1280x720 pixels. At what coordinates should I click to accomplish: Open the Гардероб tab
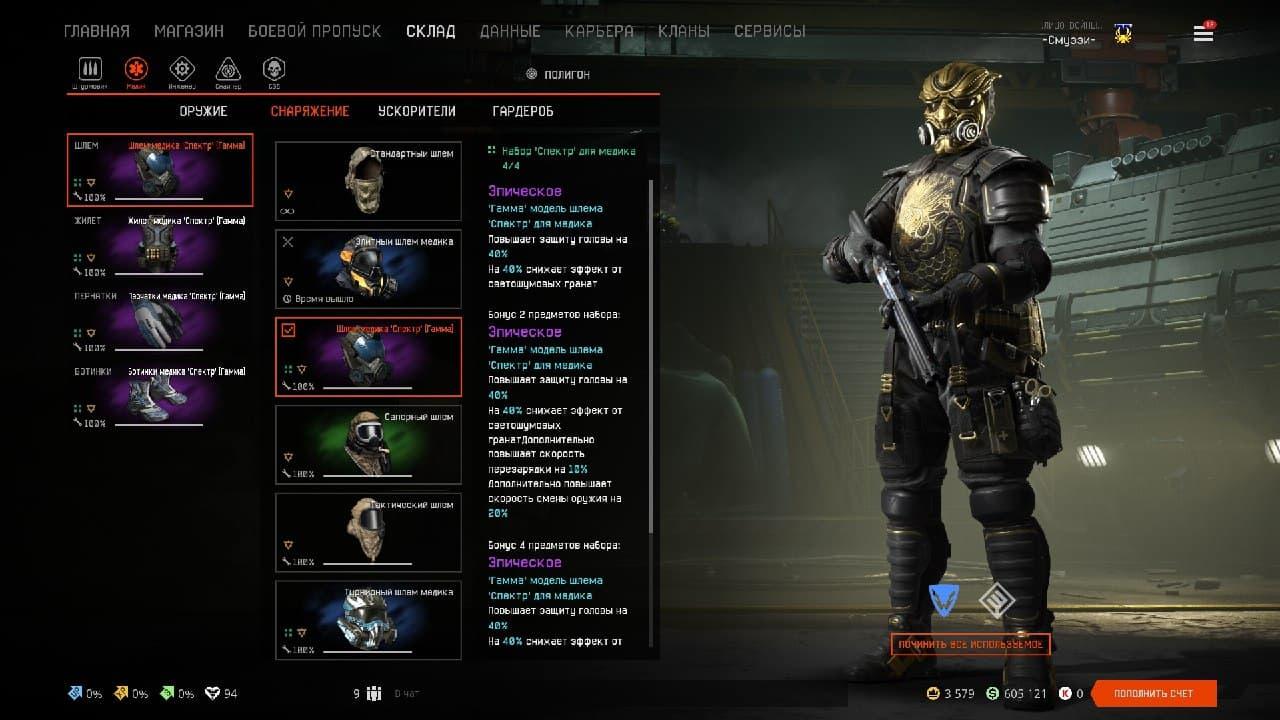point(523,111)
